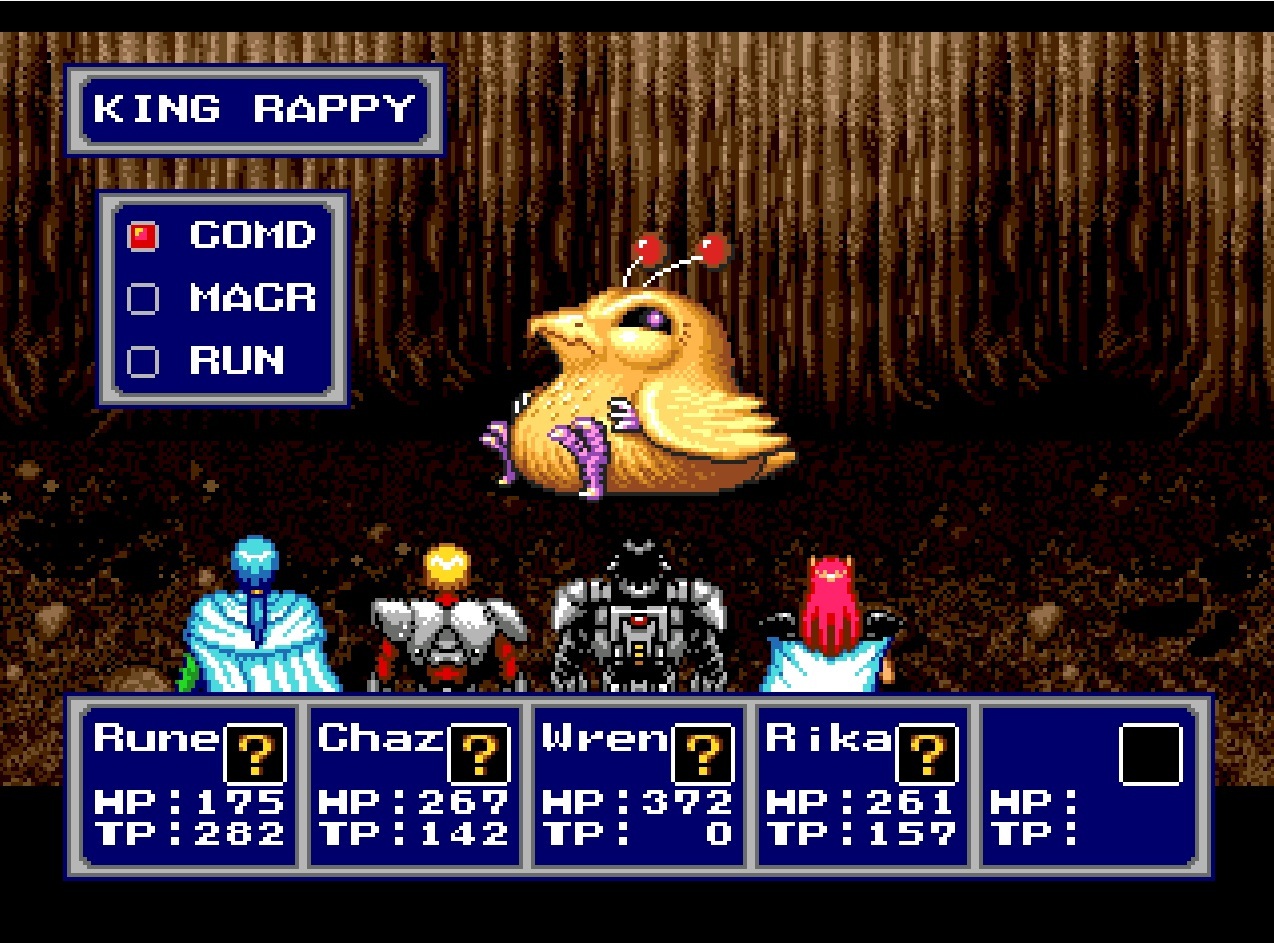This screenshot has width=1274, height=943.
Task: Select Wren's status panel
Action: tap(638, 785)
